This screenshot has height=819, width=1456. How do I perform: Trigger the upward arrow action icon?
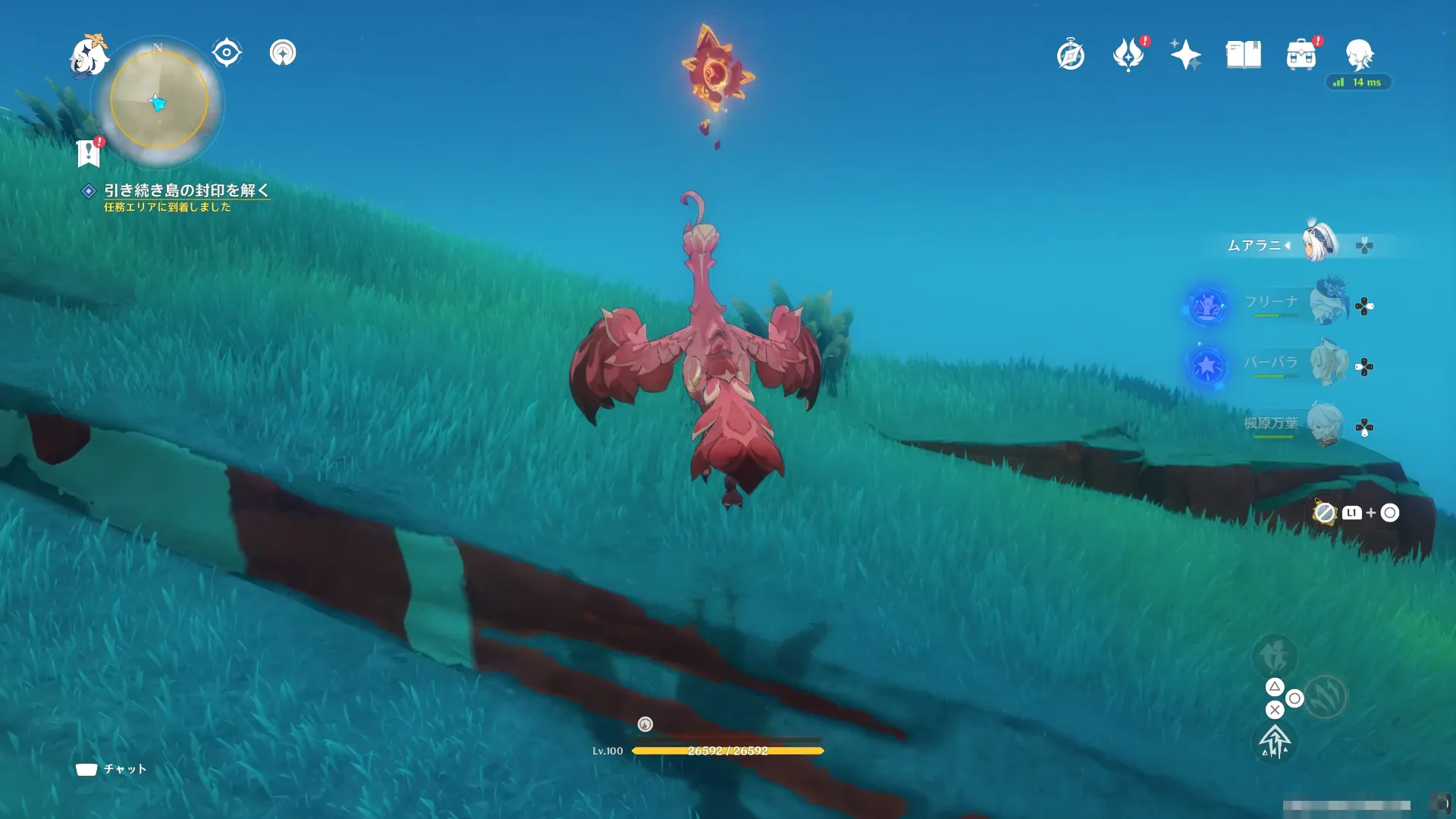(1275, 742)
